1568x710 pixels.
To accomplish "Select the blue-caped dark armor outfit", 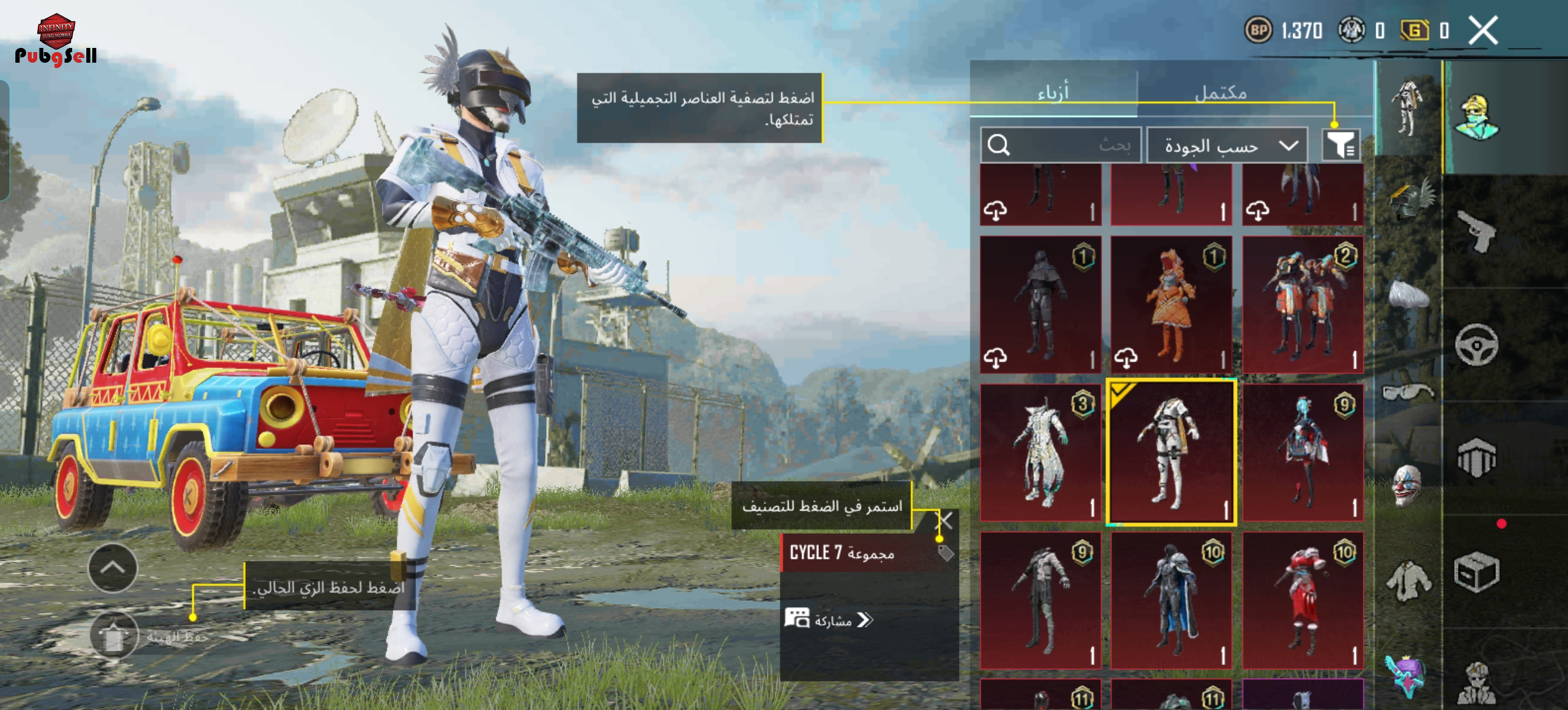I will tap(1171, 600).
